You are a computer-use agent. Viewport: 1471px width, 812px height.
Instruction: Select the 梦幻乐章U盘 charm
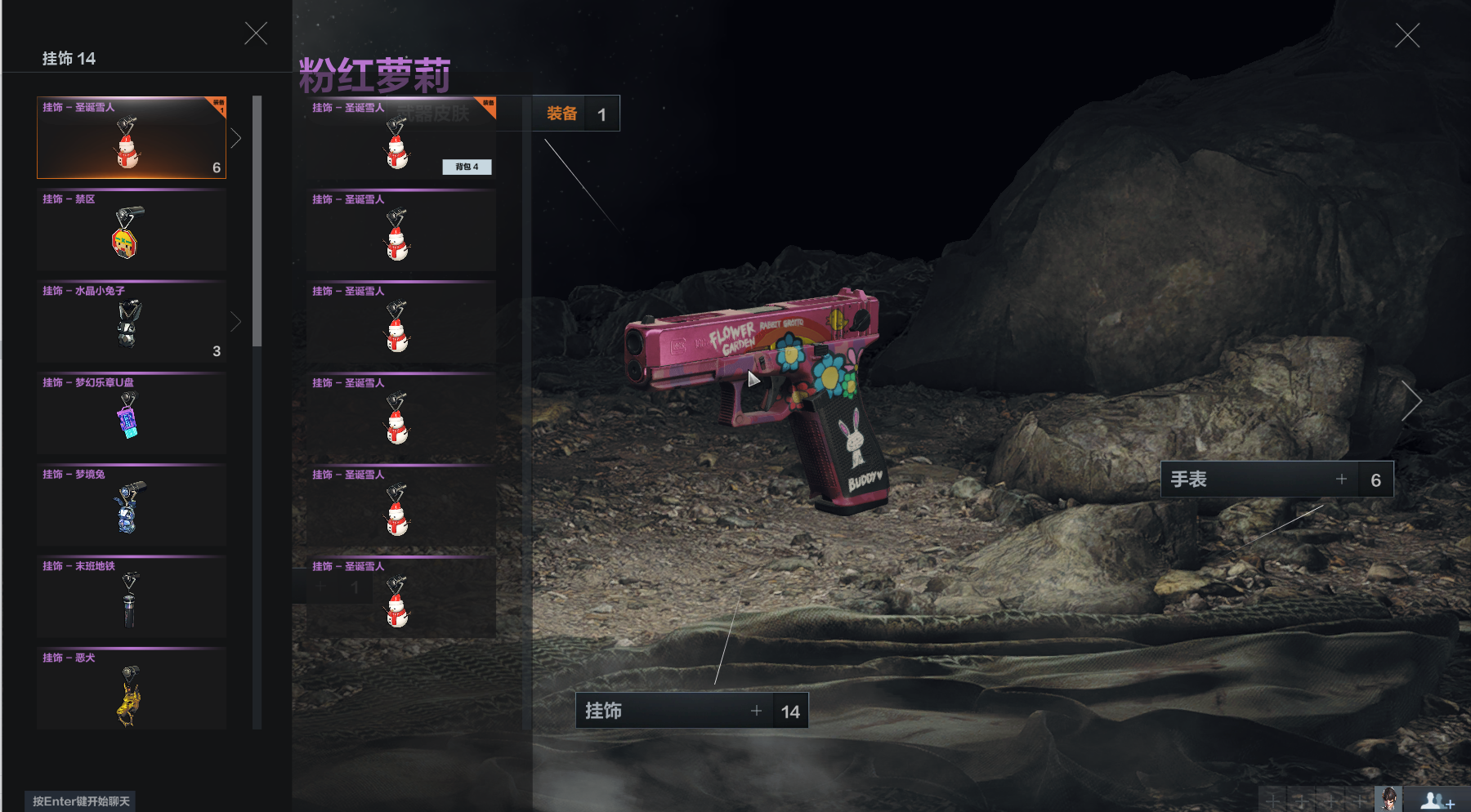pyautogui.click(x=131, y=413)
